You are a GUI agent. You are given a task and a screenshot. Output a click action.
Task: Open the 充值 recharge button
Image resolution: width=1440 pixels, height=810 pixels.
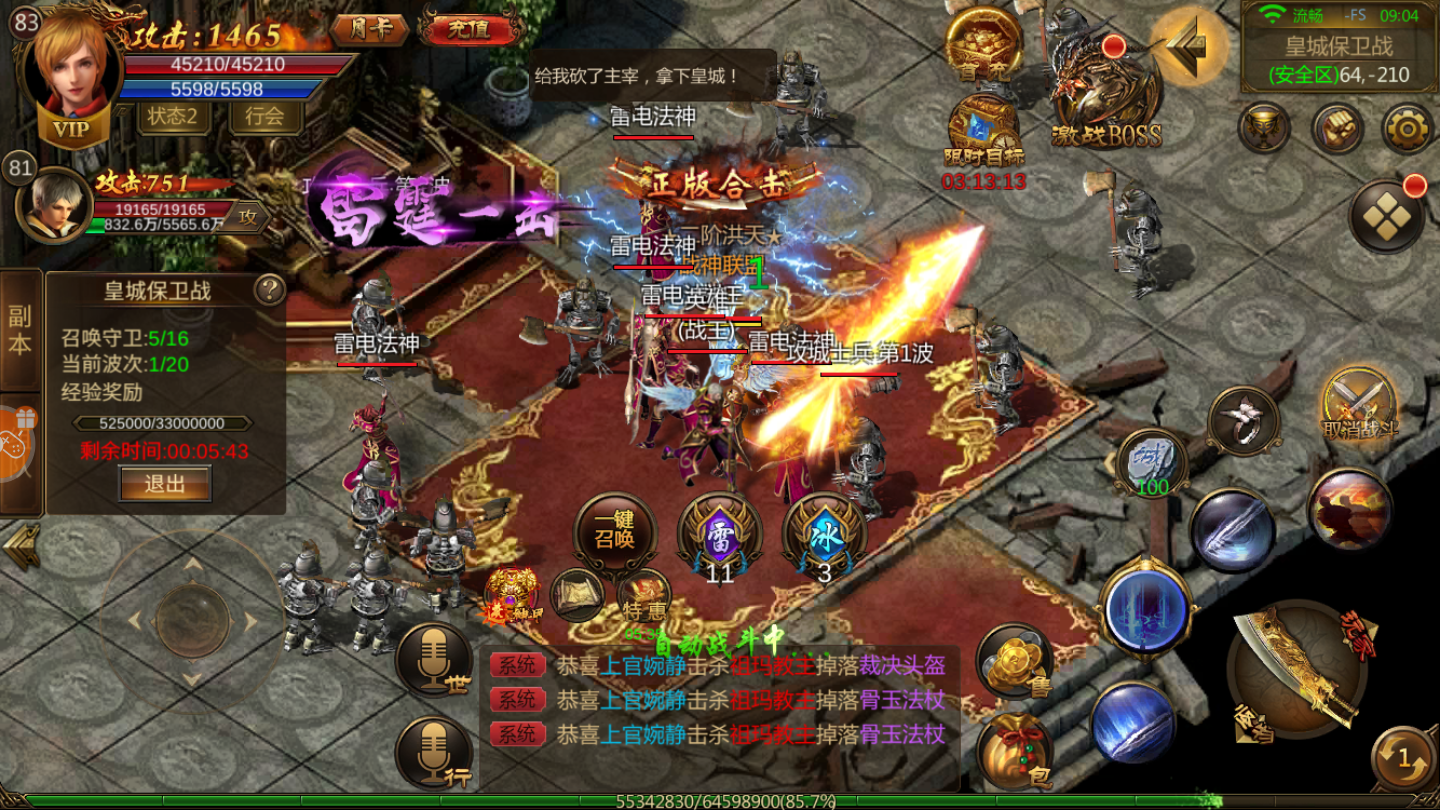tap(468, 28)
